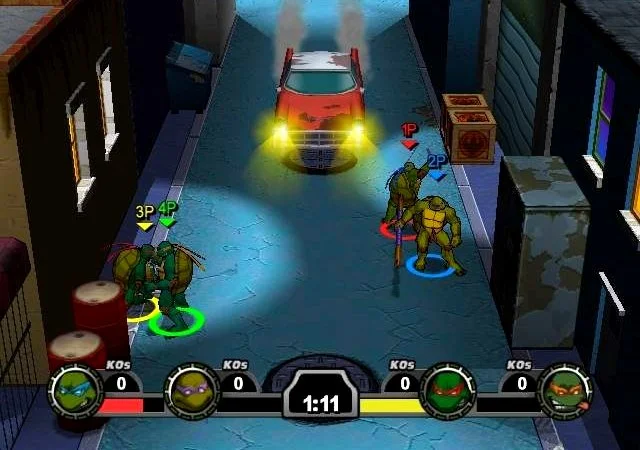This screenshot has width=640, height=450.
Task: Select Michelangelo's orange-masked portrait
Action: (563, 390)
